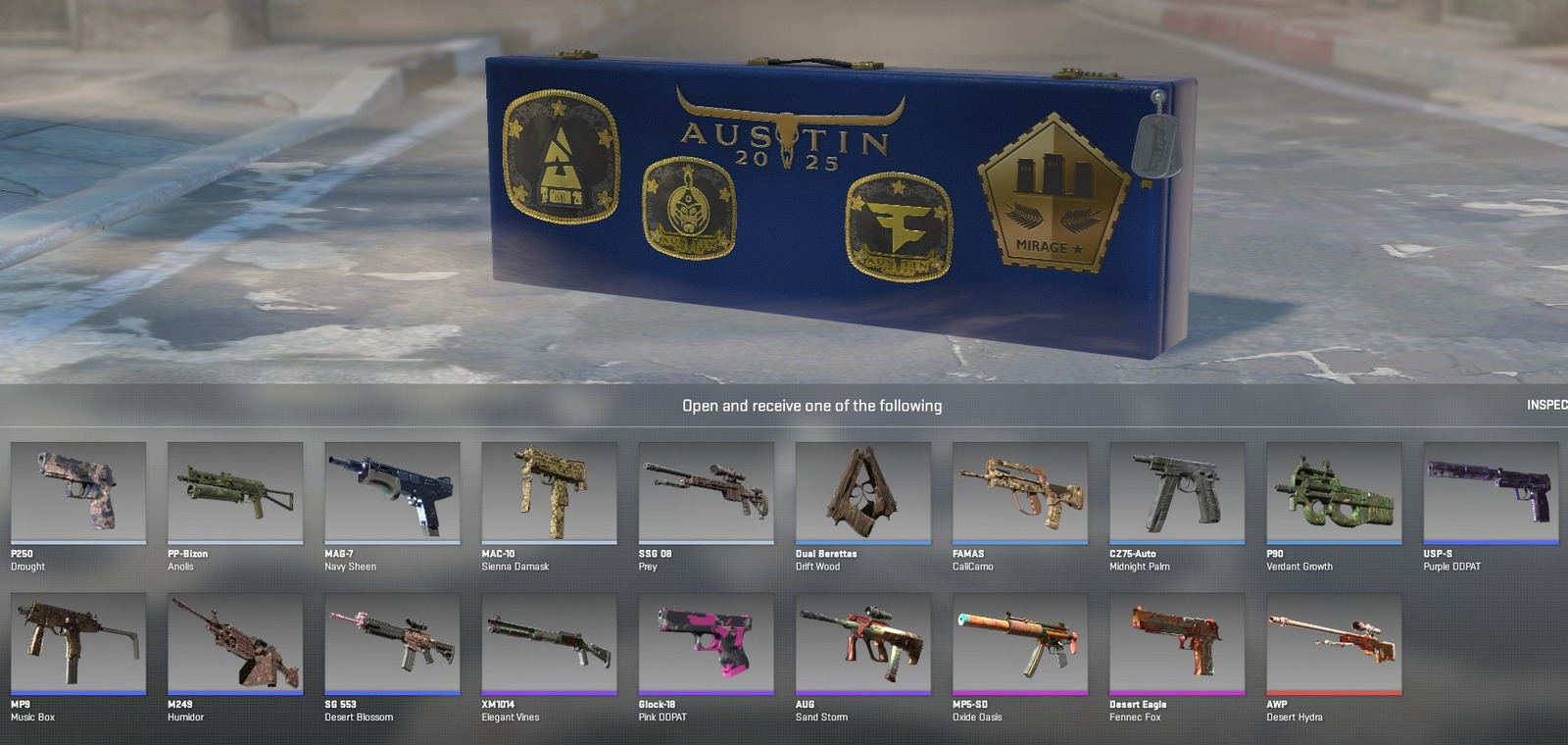The height and width of the screenshot is (745, 1568).
Task: Select the AWP Desert Hydra skin
Action: tap(1334, 645)
